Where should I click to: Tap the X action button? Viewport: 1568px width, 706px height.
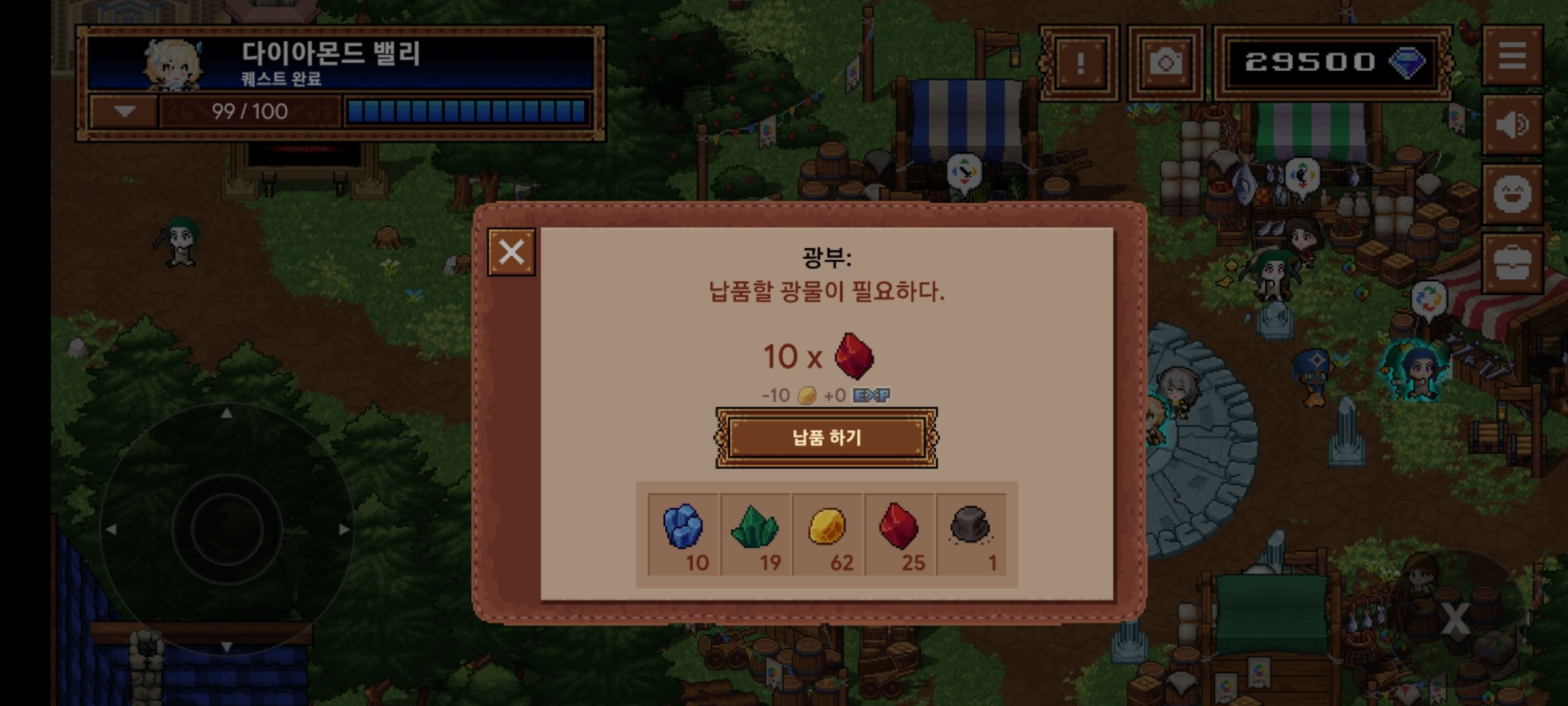1456,618
